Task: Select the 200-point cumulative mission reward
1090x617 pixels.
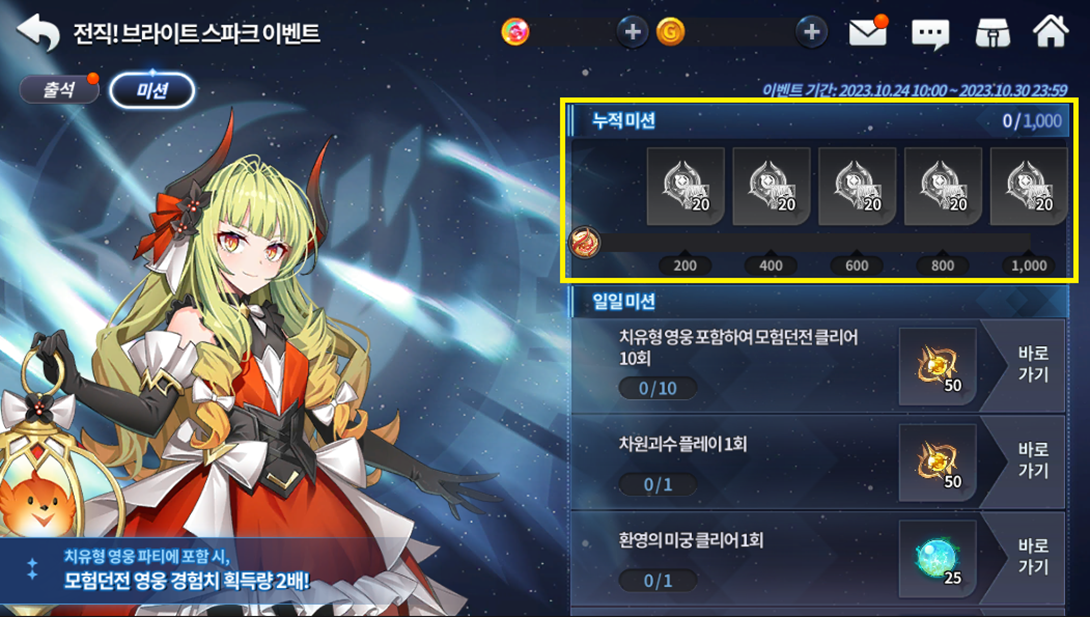Action: click(x=685, y=187)
